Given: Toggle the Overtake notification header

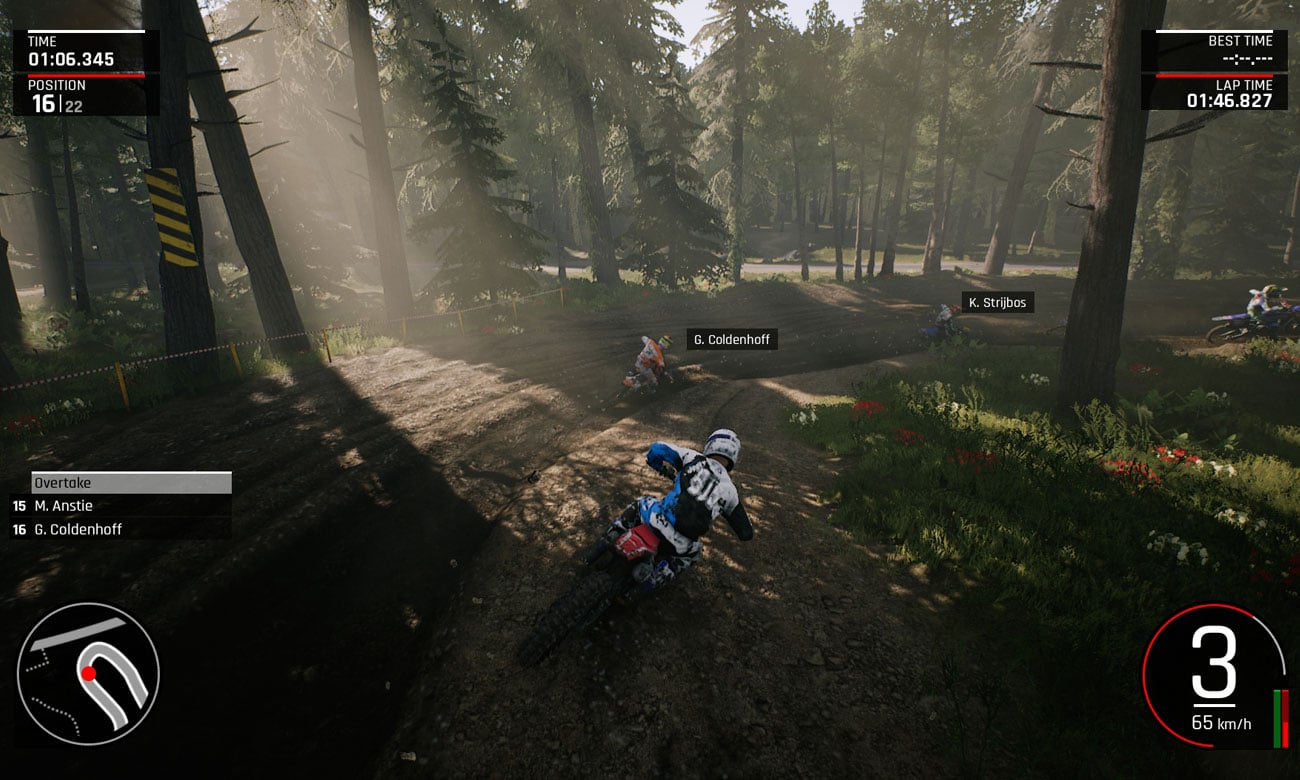Looking at the screenshot, I should click(130, 482).
